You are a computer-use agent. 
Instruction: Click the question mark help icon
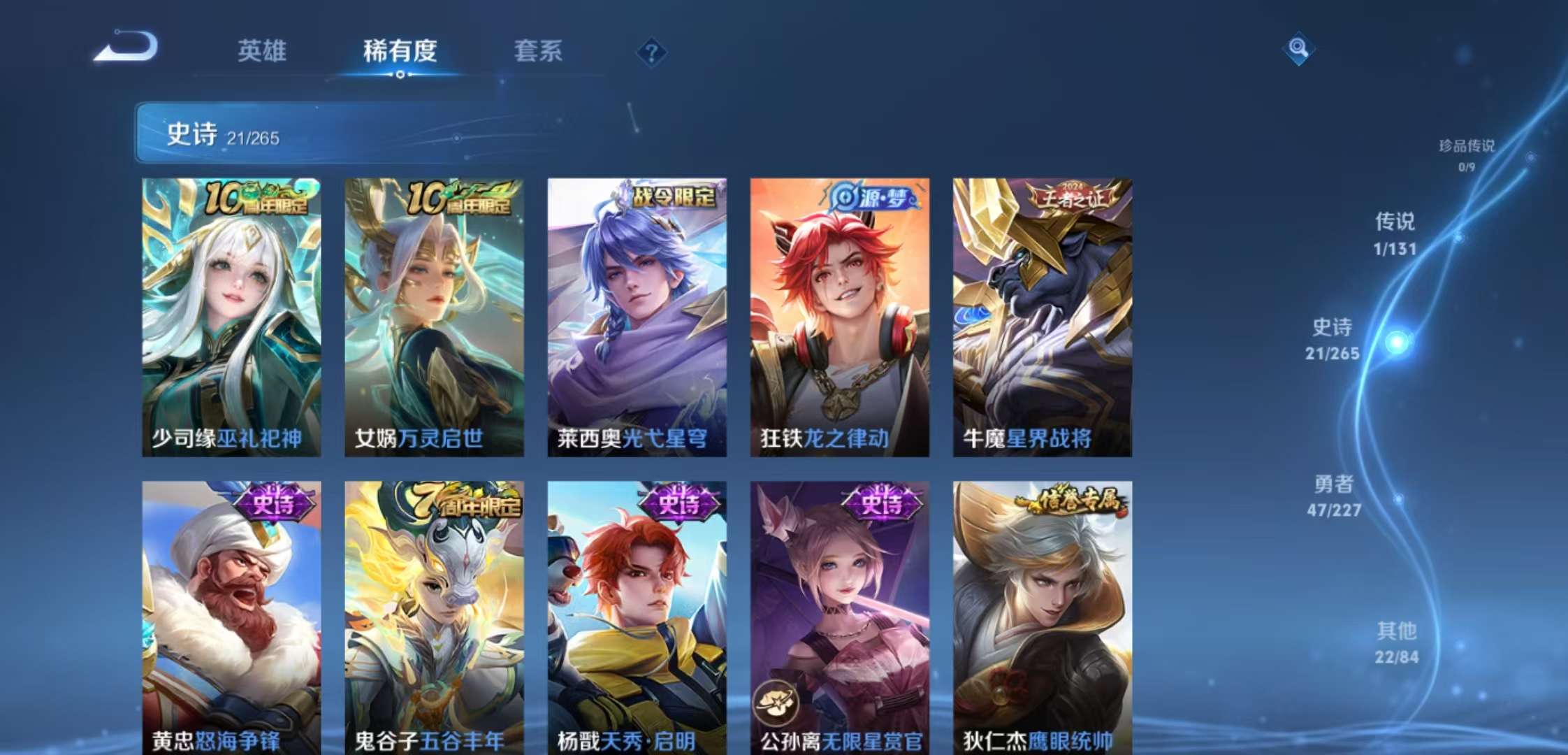[651, 50]
